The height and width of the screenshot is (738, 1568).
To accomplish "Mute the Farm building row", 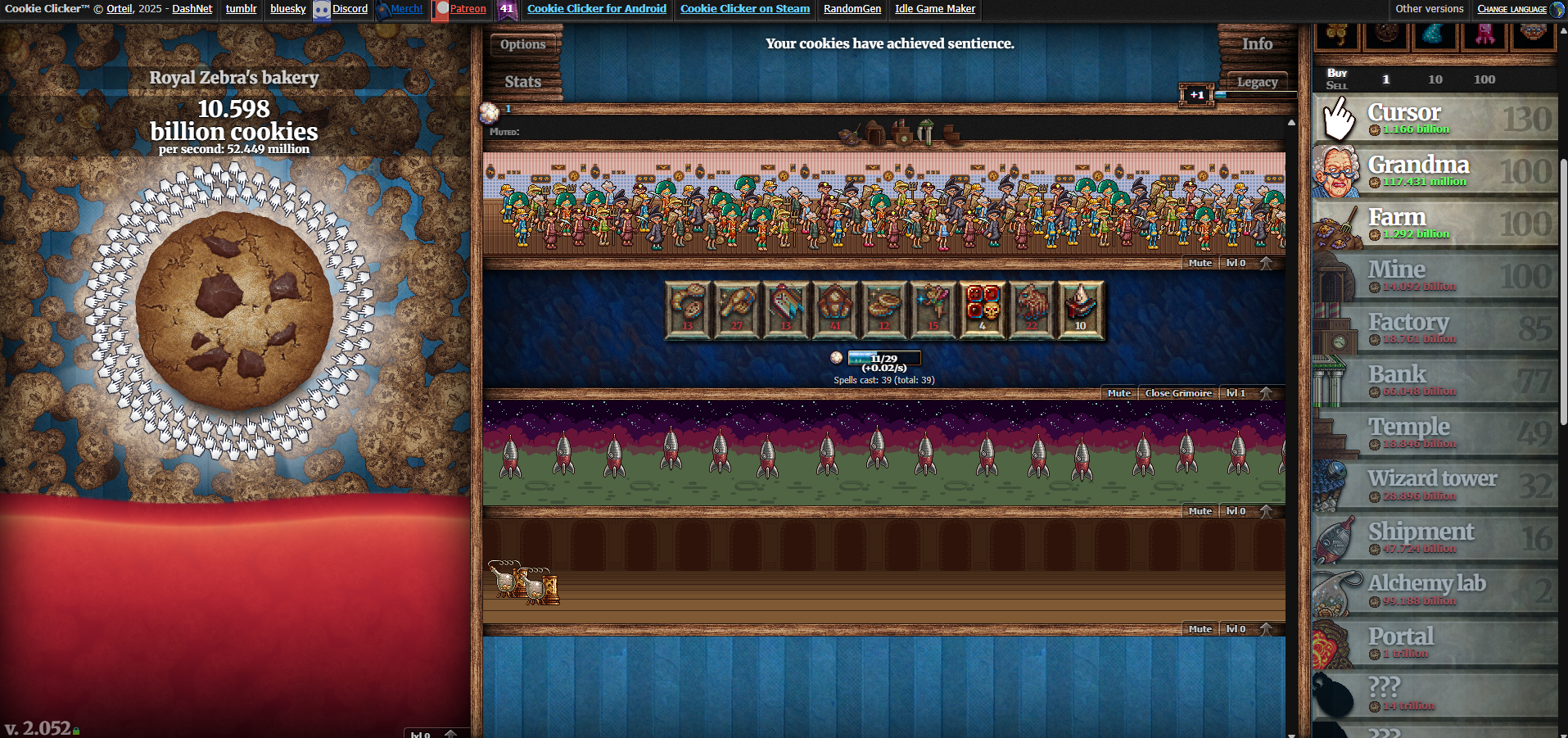I will (x=1200, y=262).
